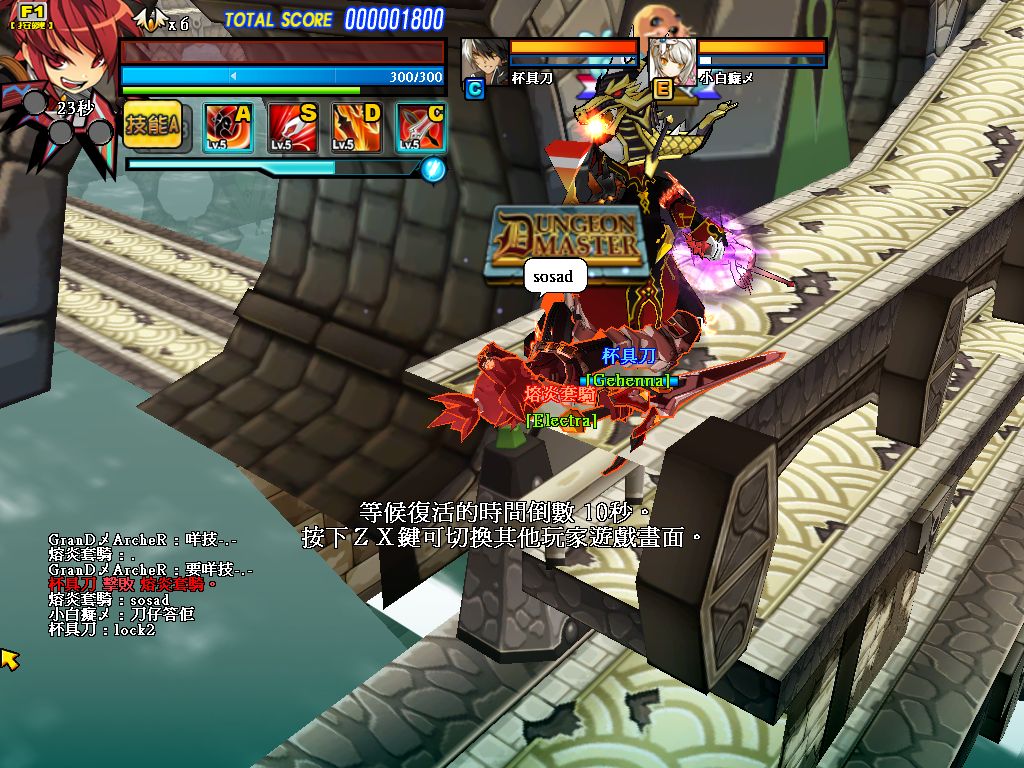This screenshot has width=1024, height=768.
Task: Click the blue awakening orb icon
Action: coord(433,168)
